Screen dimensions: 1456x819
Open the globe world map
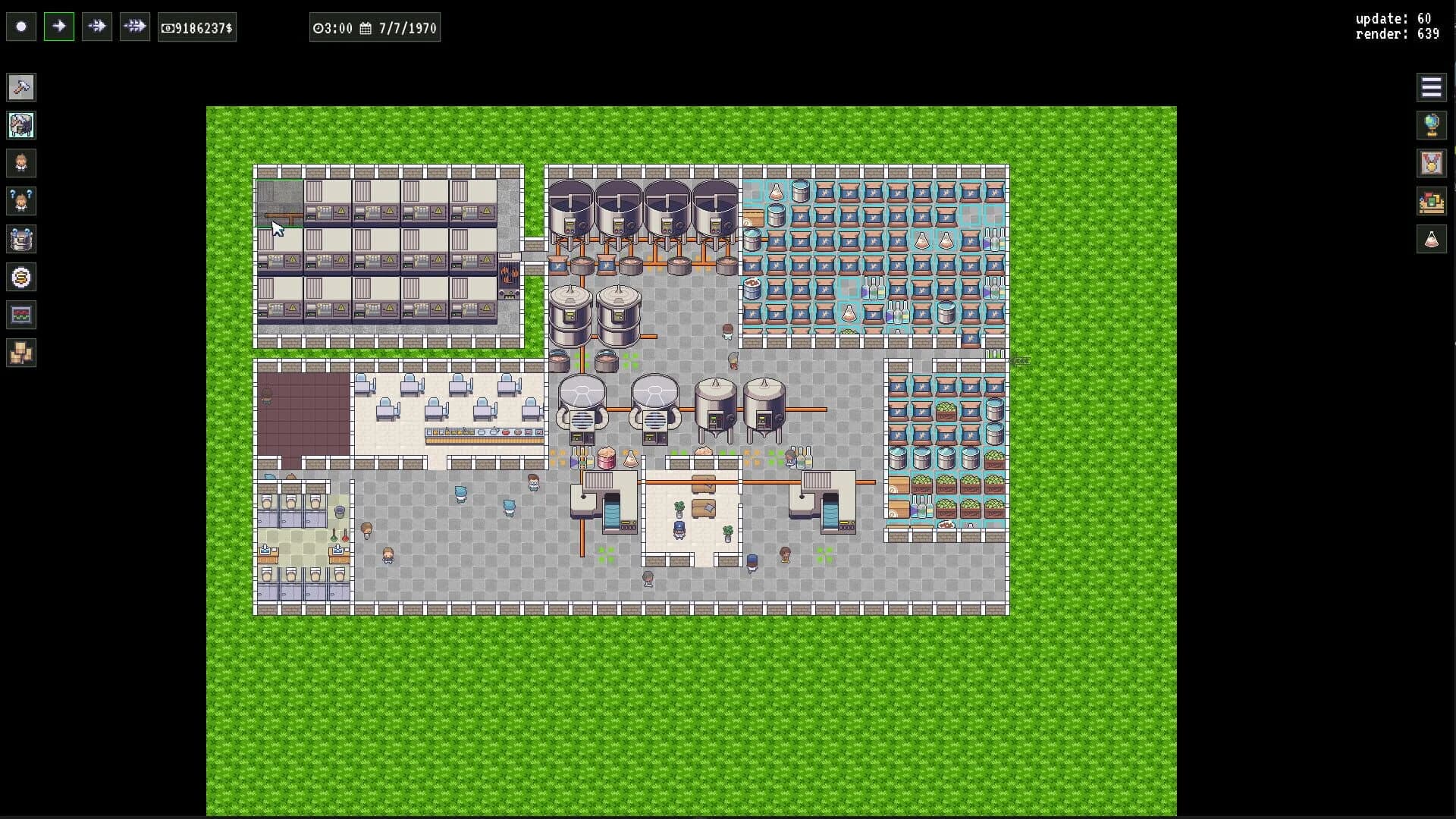pos(1432,125)
